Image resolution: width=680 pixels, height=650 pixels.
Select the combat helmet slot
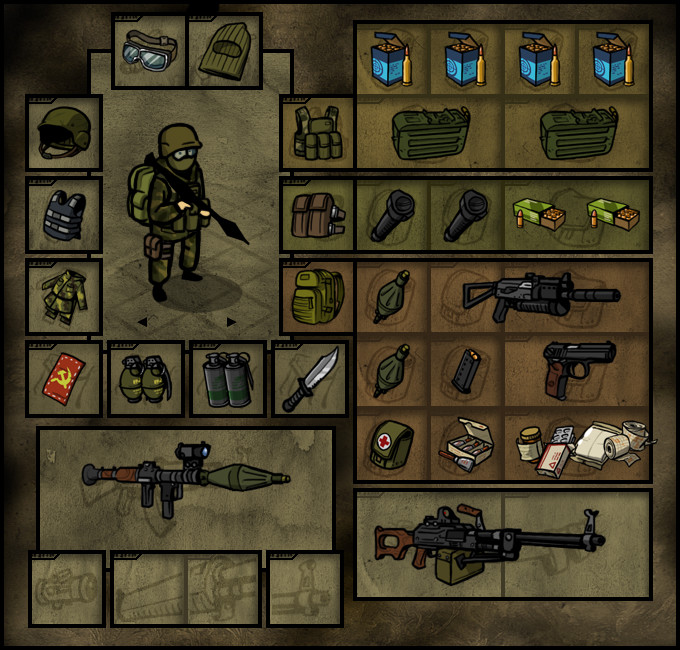63,133
